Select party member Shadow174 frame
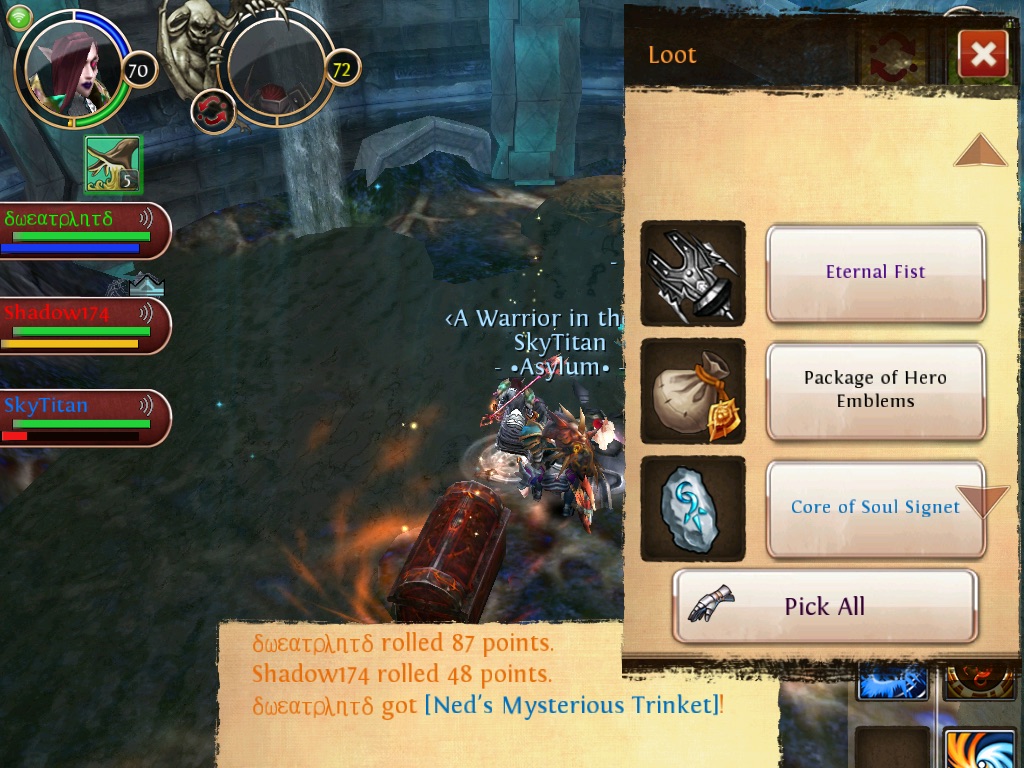1024x768 pixels. pos(85,325)
